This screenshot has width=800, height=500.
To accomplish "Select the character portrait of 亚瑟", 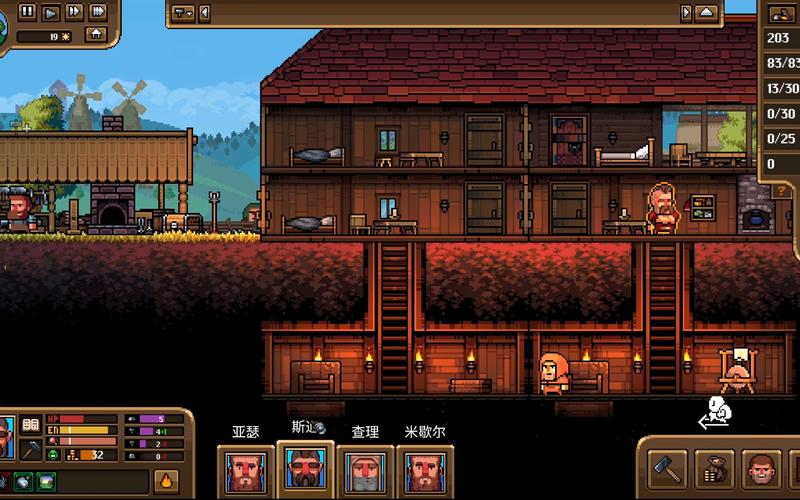I will tap(246, 470).
